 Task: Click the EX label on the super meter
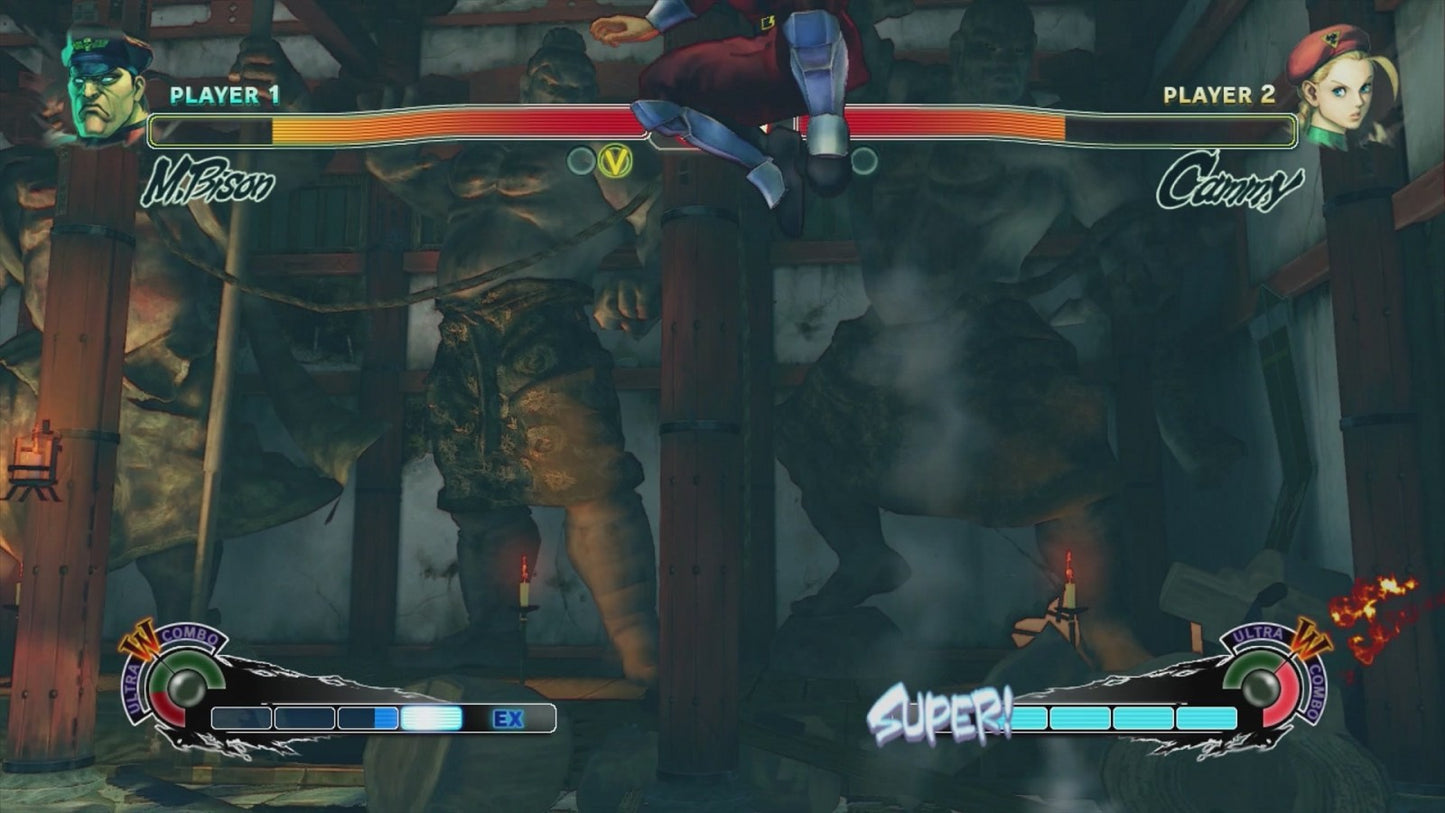pos(508,717)
